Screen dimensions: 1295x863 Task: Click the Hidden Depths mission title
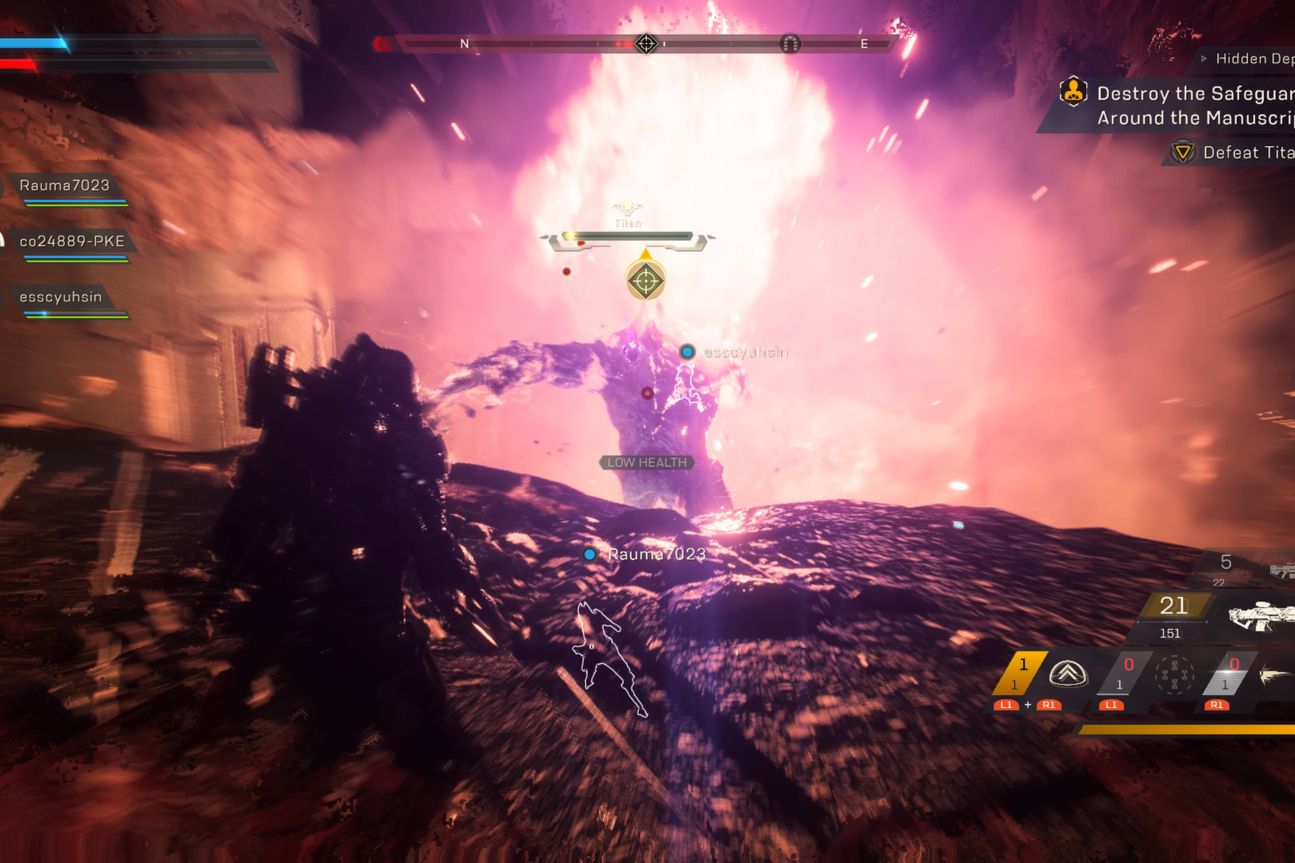(1254, 59)
